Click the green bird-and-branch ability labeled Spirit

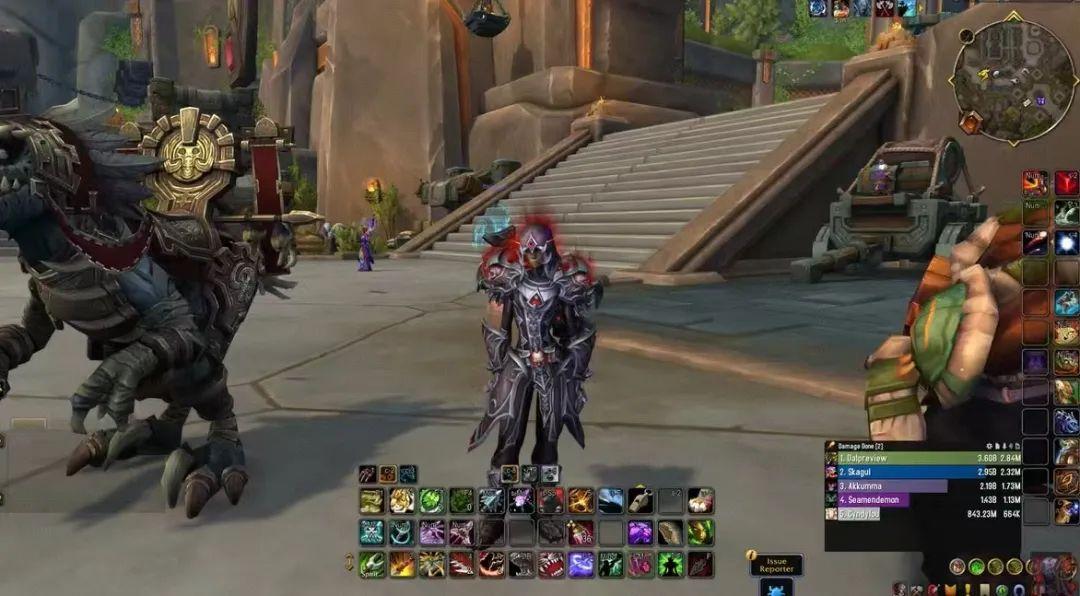(371, 564)
